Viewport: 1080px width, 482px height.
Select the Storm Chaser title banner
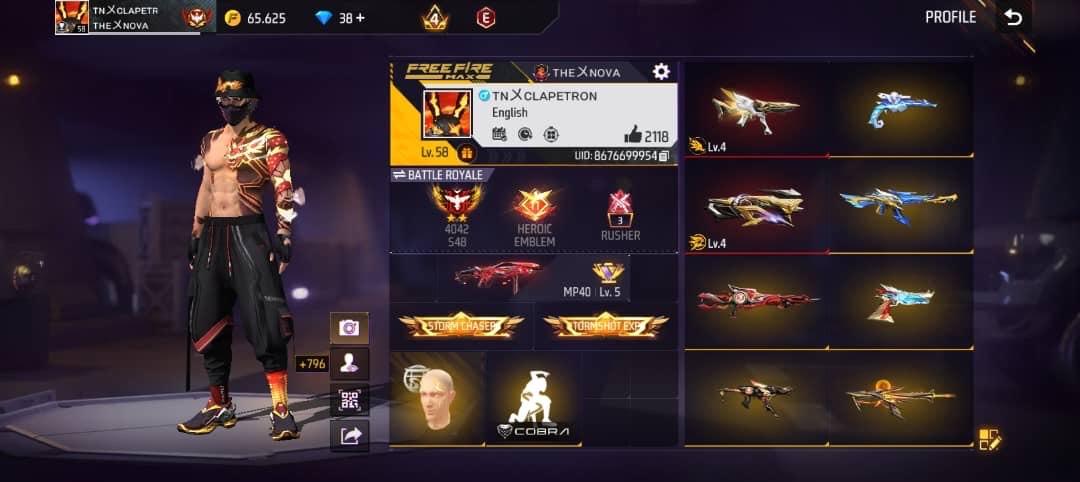pyautogui.click(x=461, y=325)
